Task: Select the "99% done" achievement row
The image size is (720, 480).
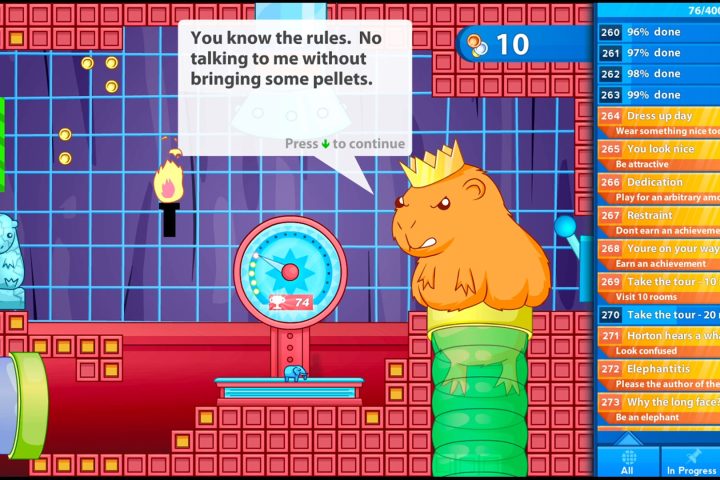Action: coord(658,95)
